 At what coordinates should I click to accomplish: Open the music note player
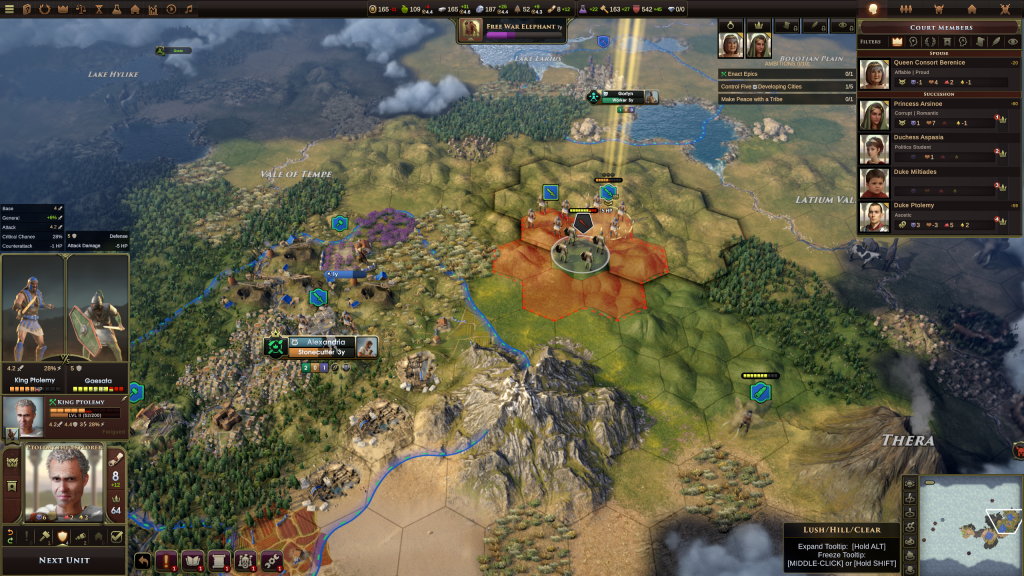(190, 9)
